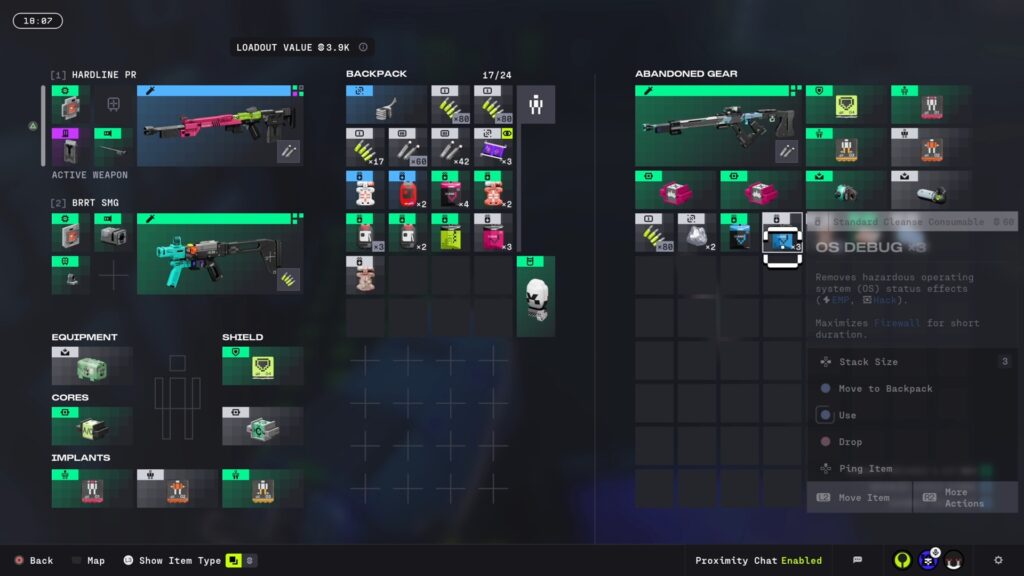Click the equipped Equipment green box slot
This screenshot has width=1024, height=576.
tap(92, 367)
